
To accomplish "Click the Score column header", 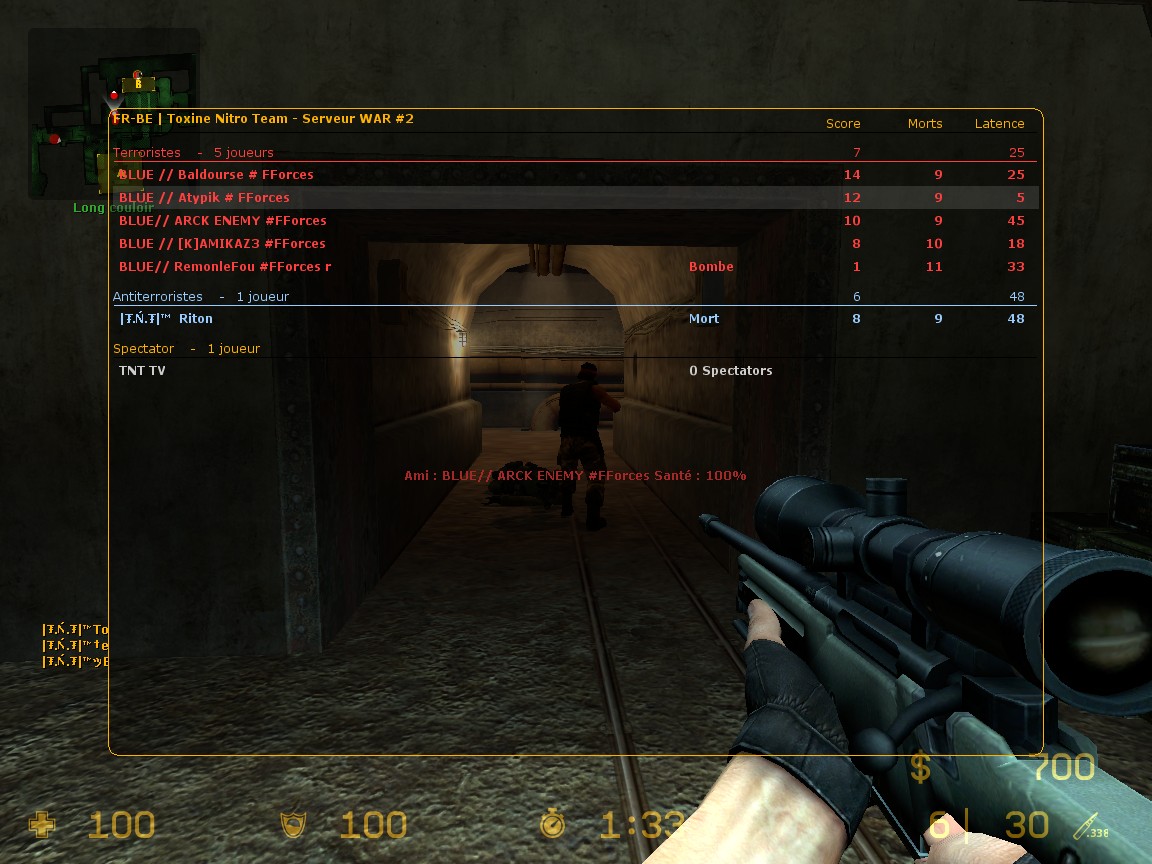I will pyautogui.click(x=843, y=124).
